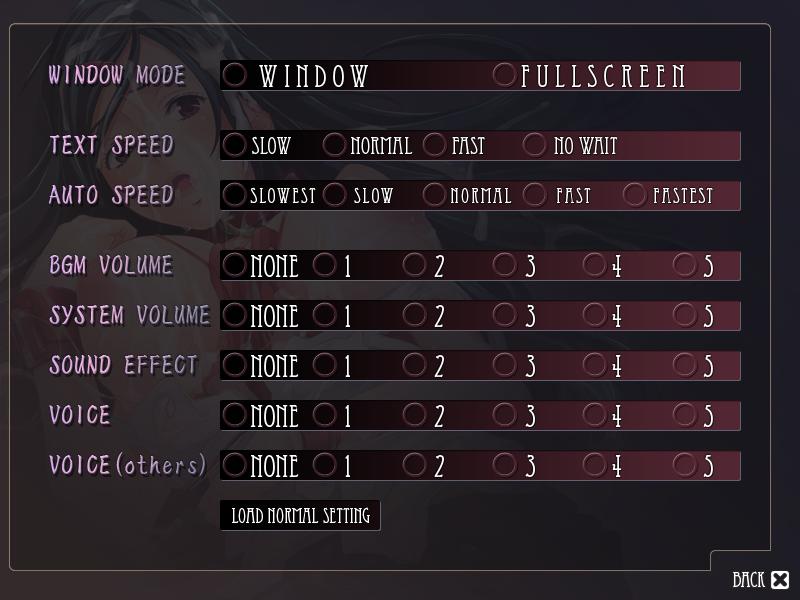Set sound effect volume to 4
Image resolution: width=800 pixels, height=600 pixels.
pos(595,365)
